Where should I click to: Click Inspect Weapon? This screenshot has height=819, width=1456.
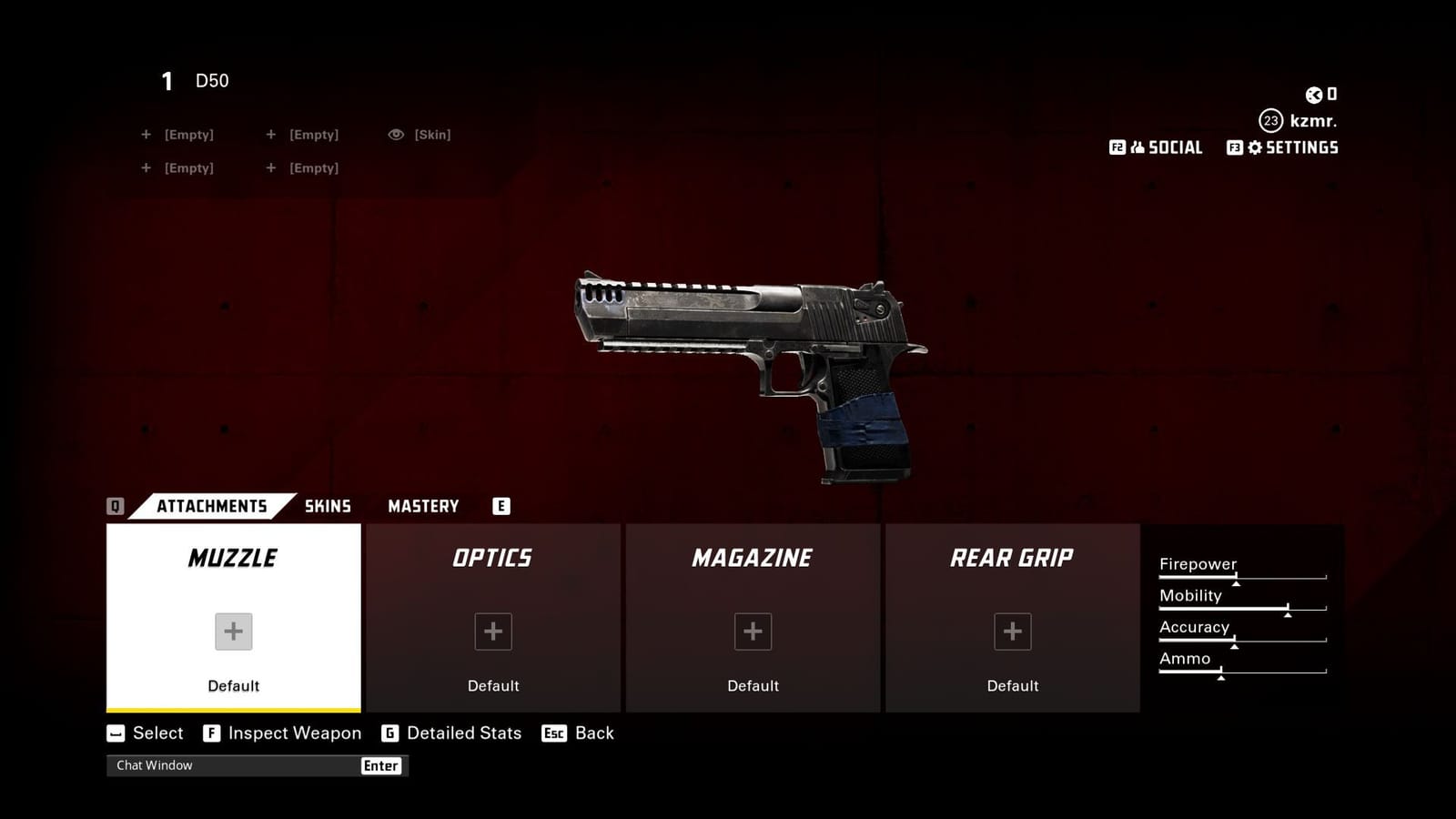(x=293, y=733)
